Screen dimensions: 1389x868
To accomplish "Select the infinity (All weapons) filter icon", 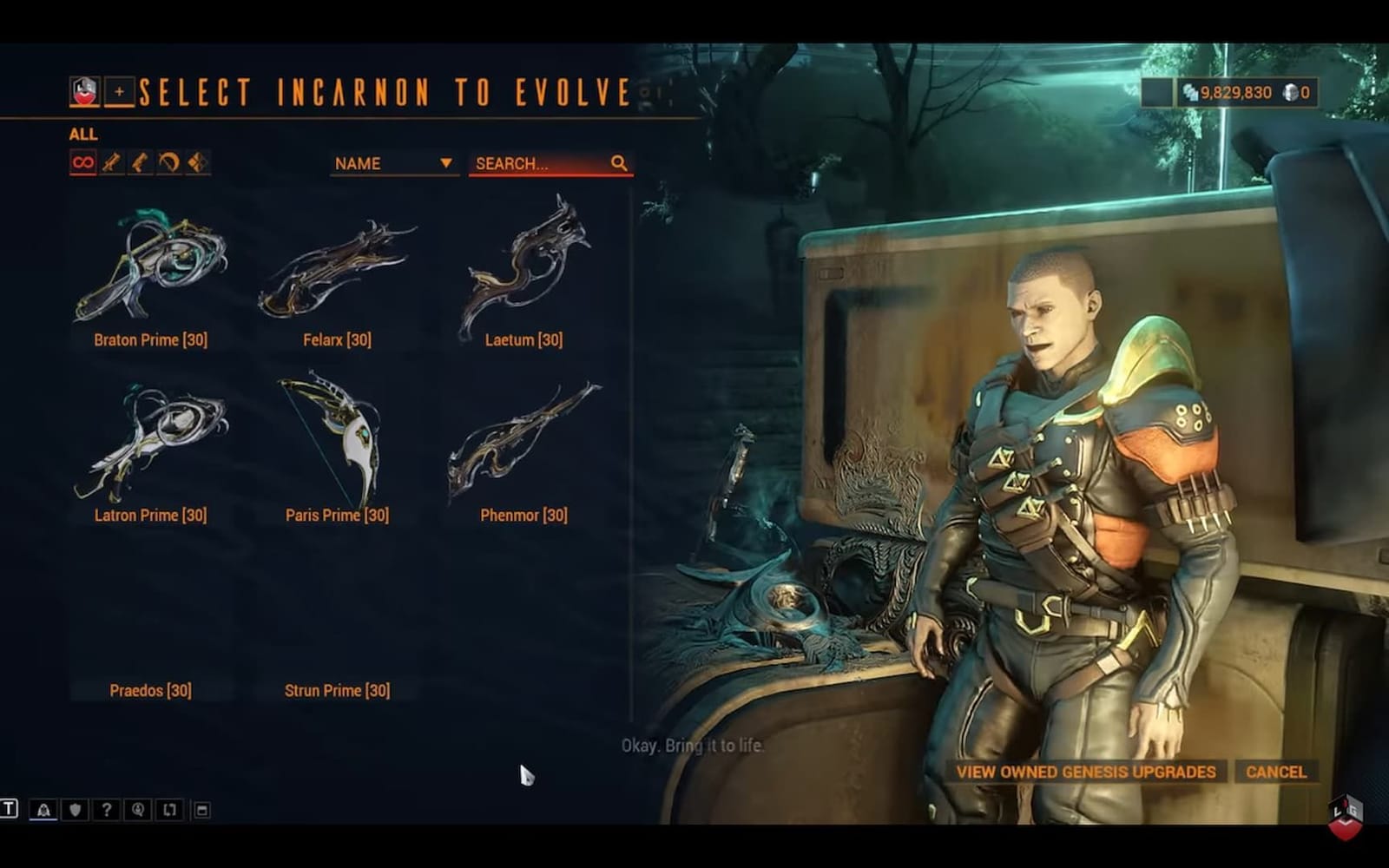I will [83, 162].
